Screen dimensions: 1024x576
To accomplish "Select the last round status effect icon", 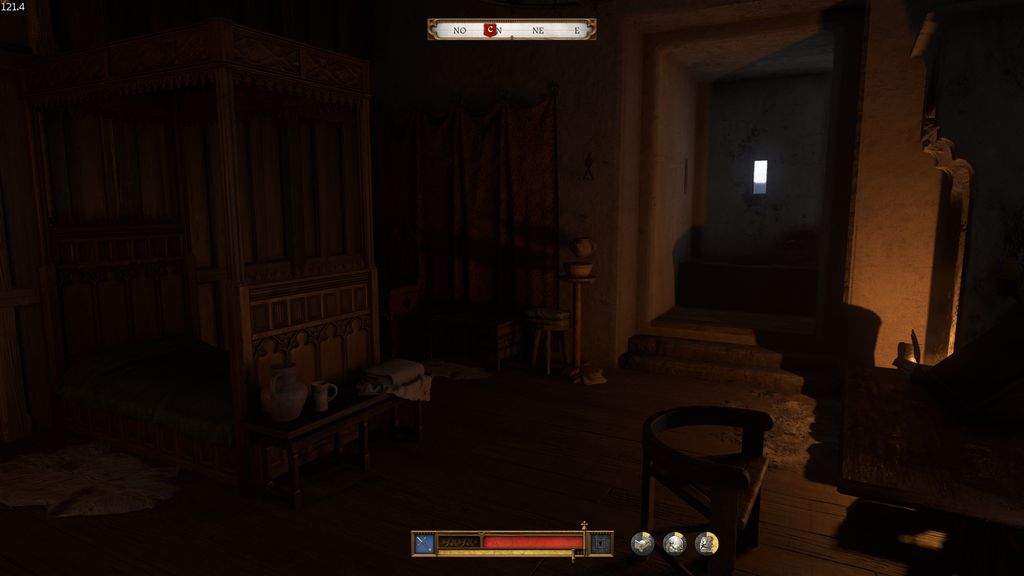I will click(x=706, y=543).
